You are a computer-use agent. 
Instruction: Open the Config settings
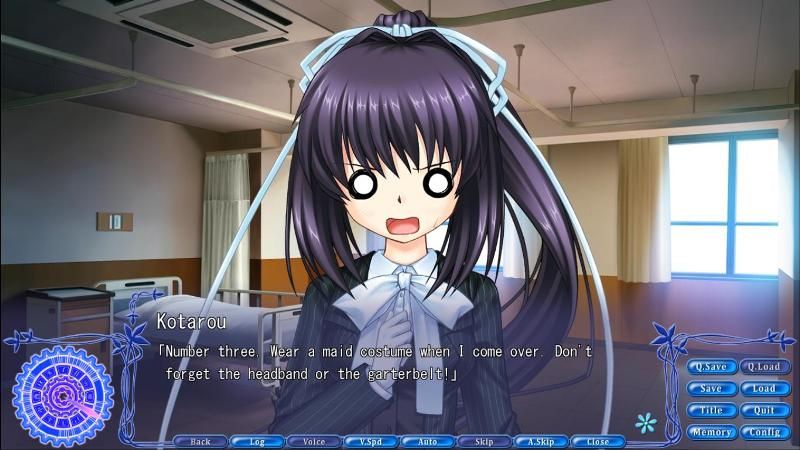coord(764,432)
